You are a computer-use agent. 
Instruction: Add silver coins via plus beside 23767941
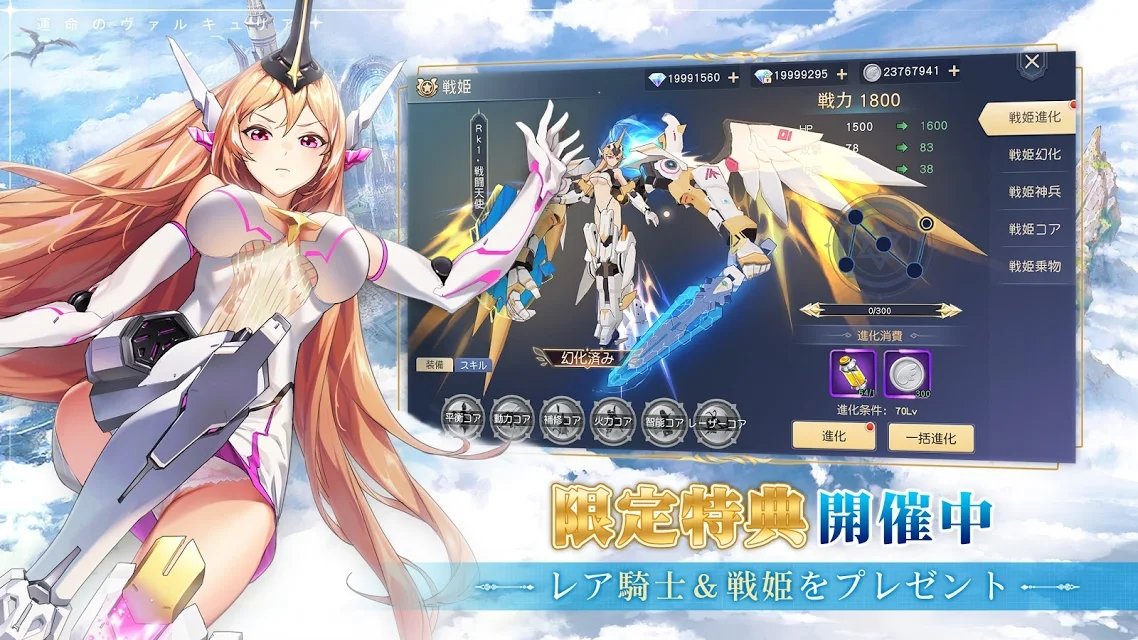tap(954, 71)
